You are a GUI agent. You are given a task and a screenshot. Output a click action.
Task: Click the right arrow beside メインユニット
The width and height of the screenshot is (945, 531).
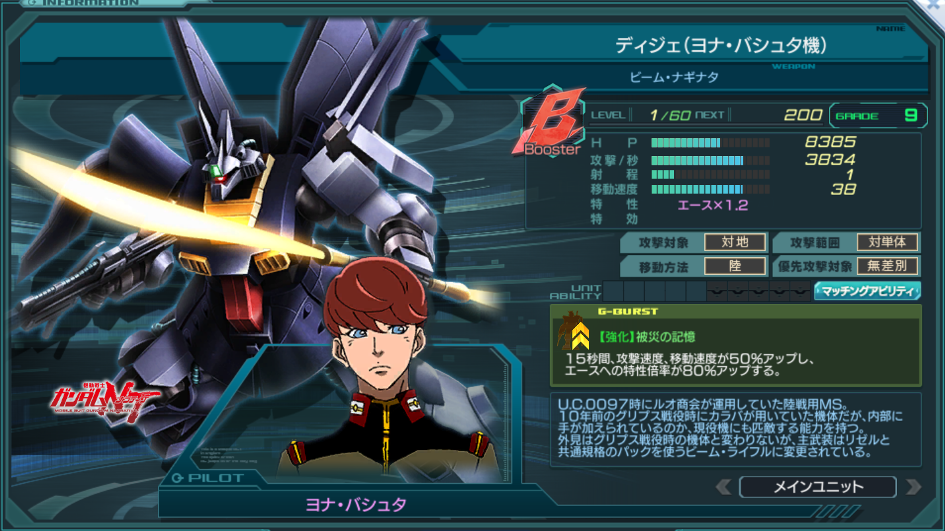912,487
